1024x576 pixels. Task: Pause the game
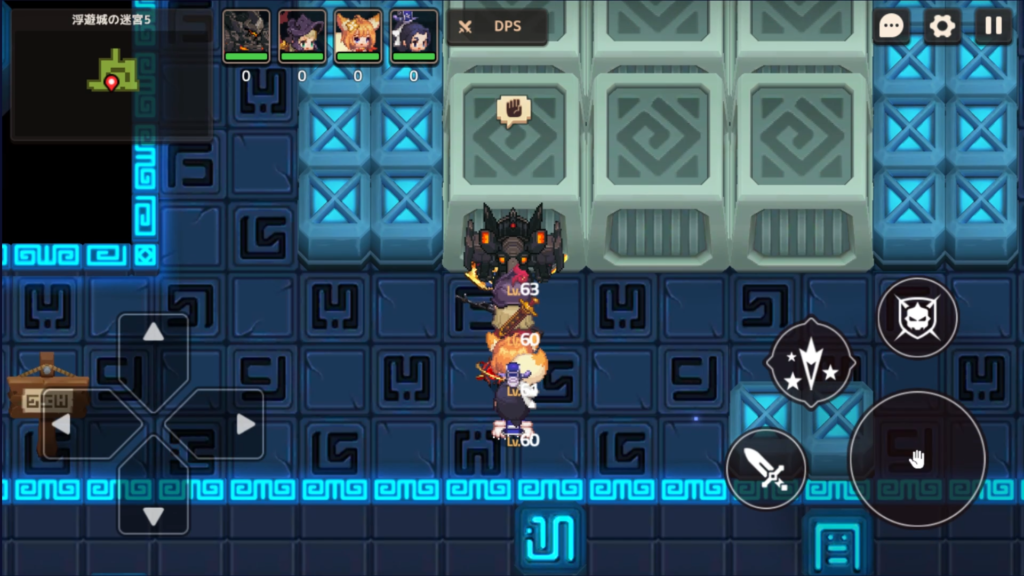click(x=993, y=26)
